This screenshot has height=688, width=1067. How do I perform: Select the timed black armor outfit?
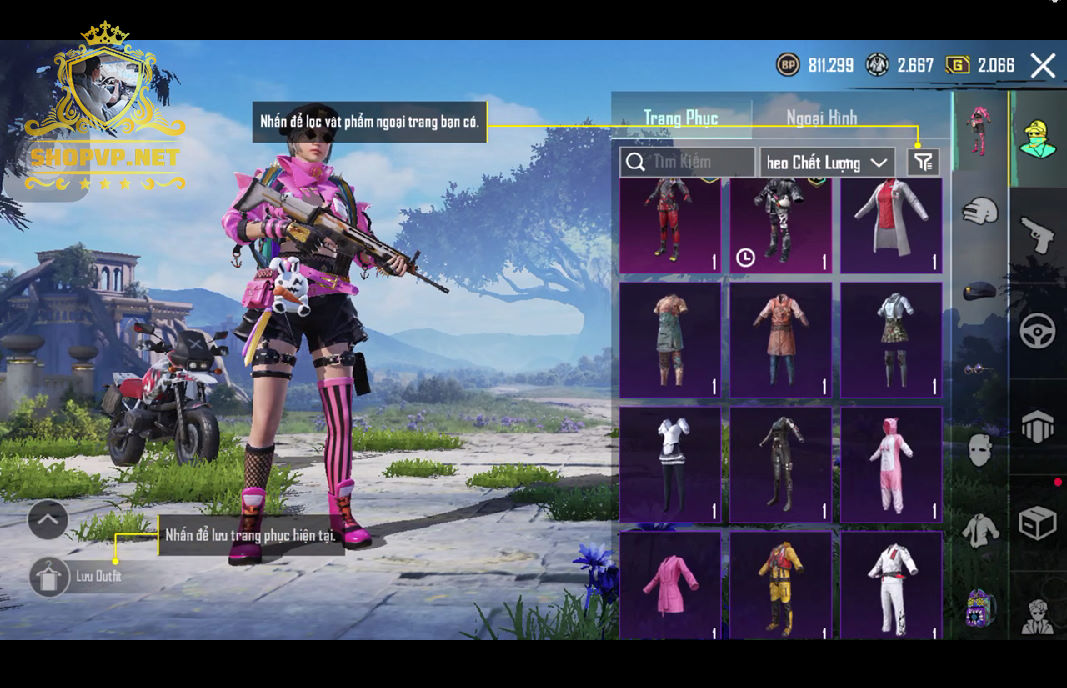point(780,225)
